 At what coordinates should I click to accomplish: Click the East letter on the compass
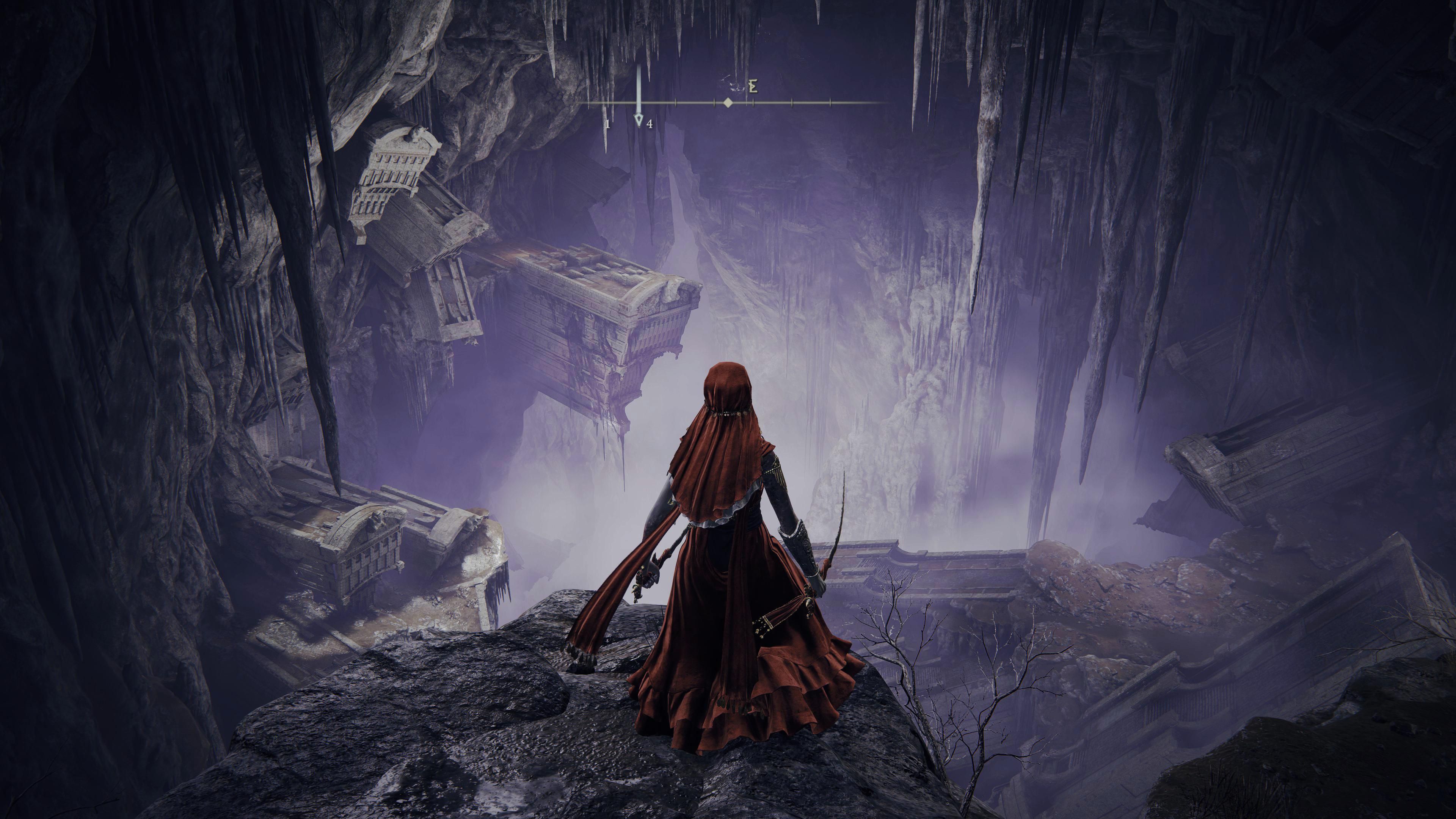pos(752,86)
